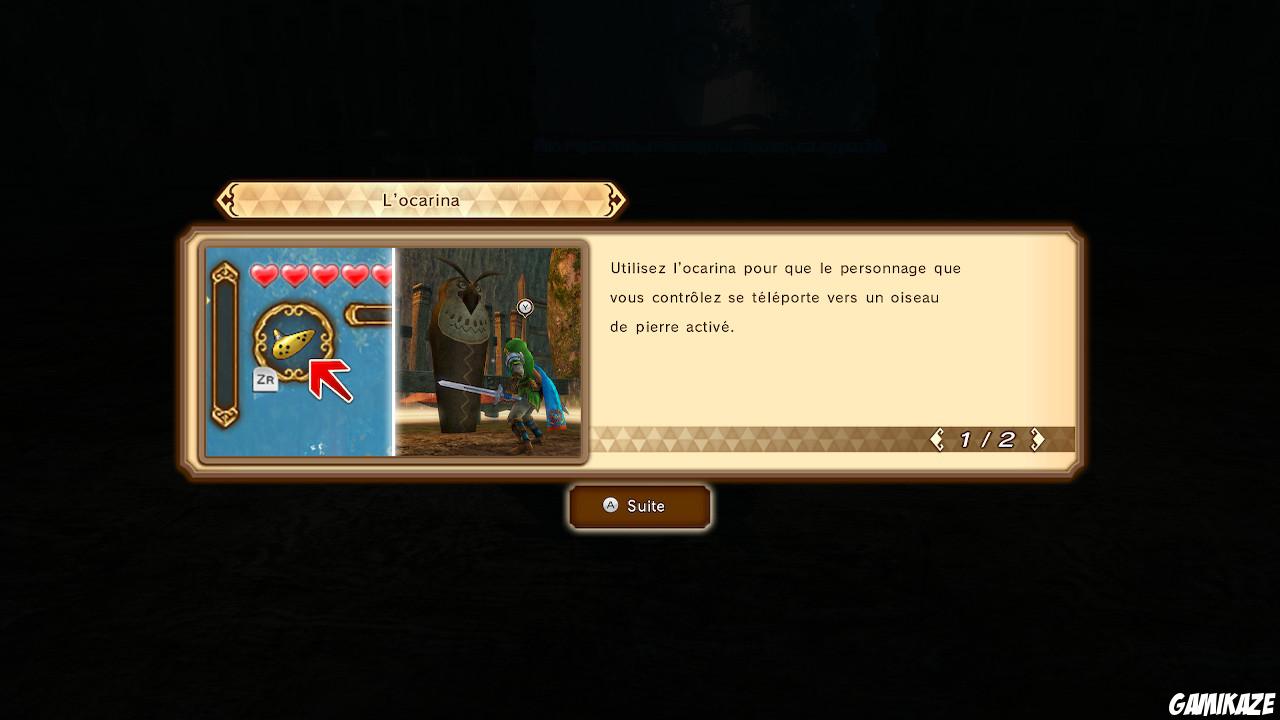The image size is (1280, 720).
Task: Click the Y button prompt above the owl statue
Action: [x=525, y=307]
